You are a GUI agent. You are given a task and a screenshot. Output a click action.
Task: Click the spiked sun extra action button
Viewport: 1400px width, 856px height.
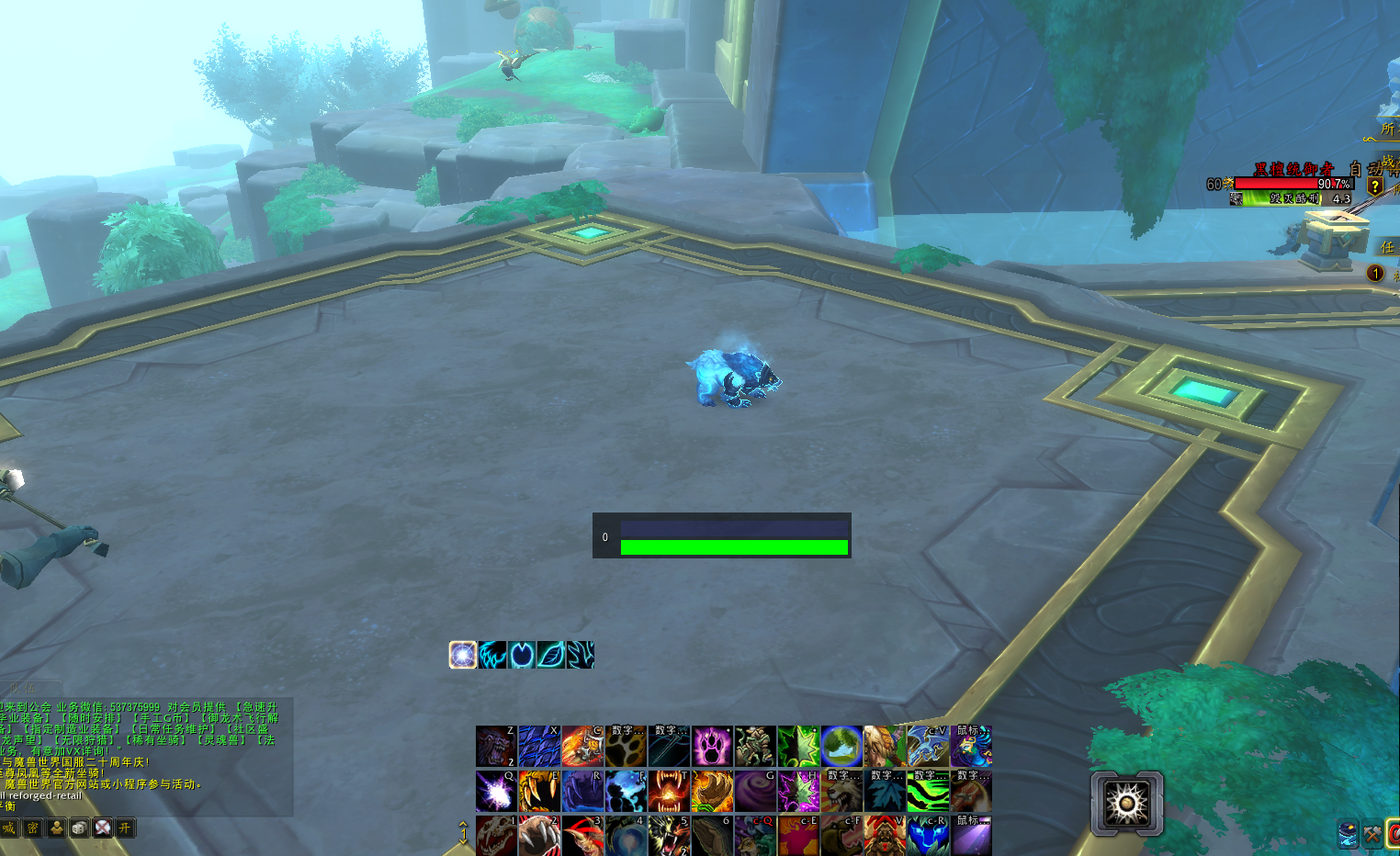[x=1127, y=804]
